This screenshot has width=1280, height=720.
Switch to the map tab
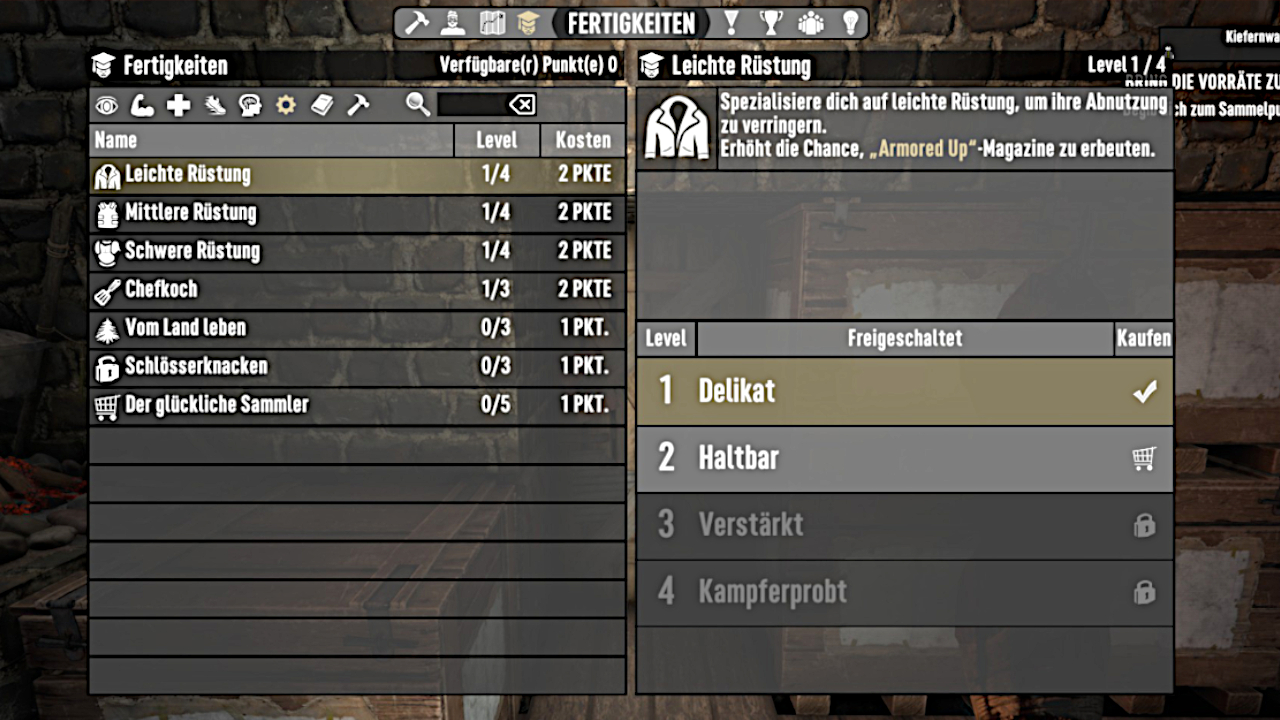point(492,22)
